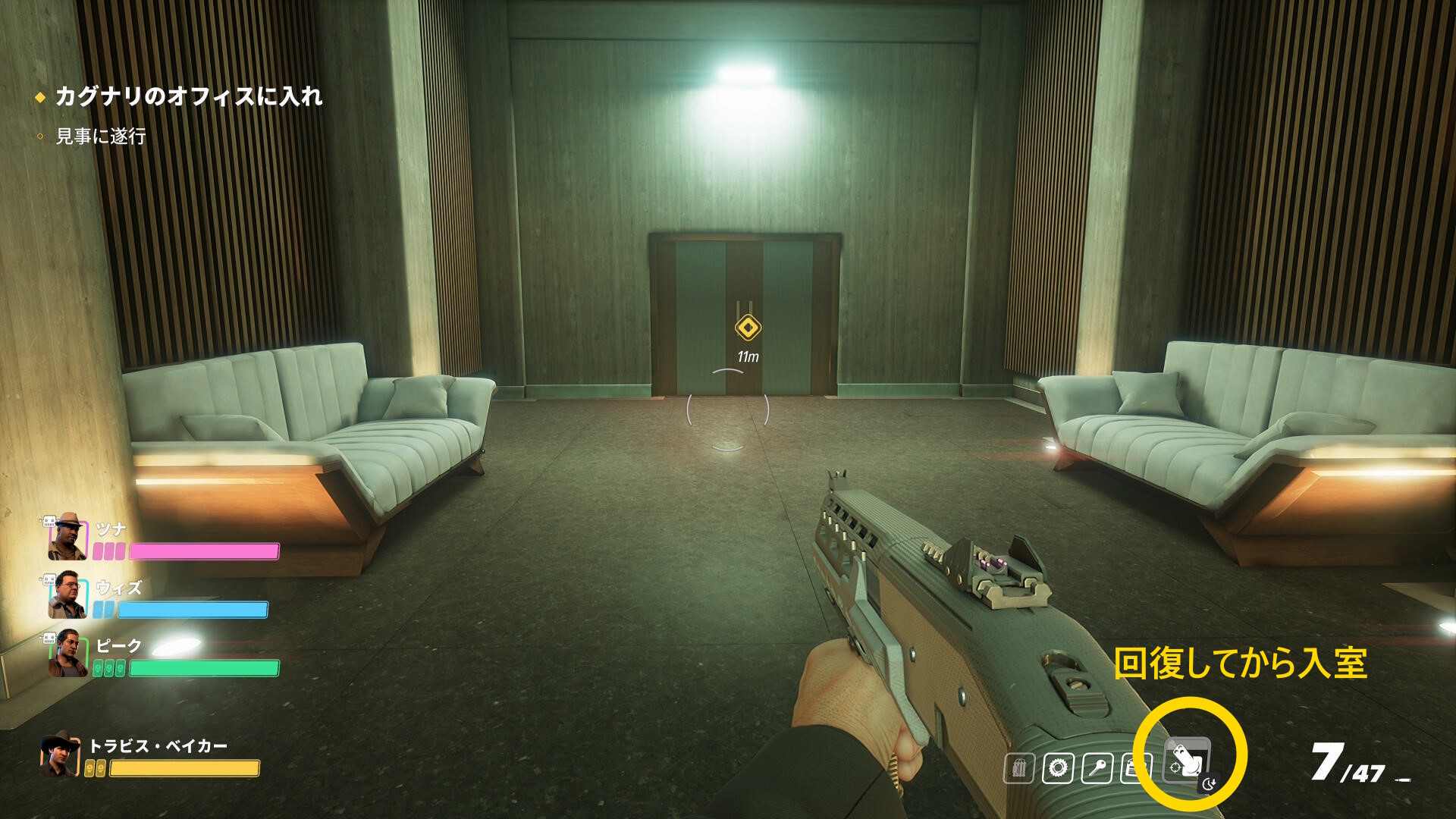Select teammate ツナ's portrait

pyautogui.click(x=68, y=536)
